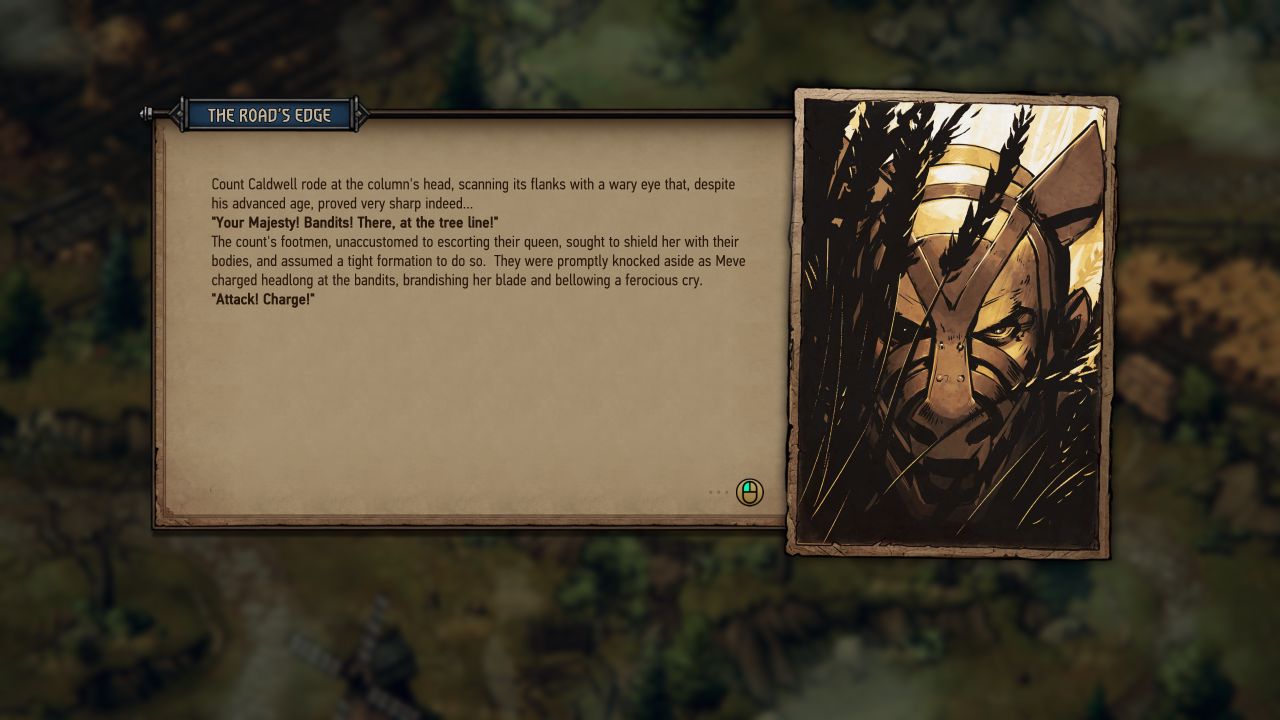Continue the dialogue with the mouse icon

749,492
